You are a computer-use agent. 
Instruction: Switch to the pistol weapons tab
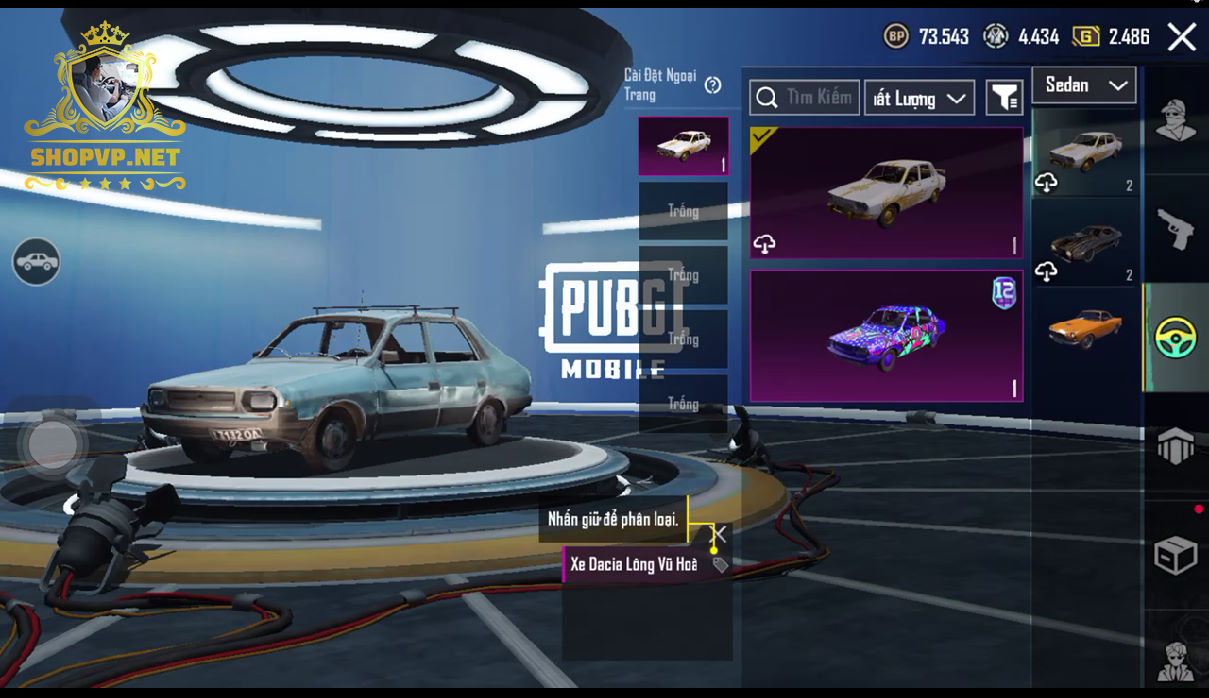click(x=1175, y=228)
